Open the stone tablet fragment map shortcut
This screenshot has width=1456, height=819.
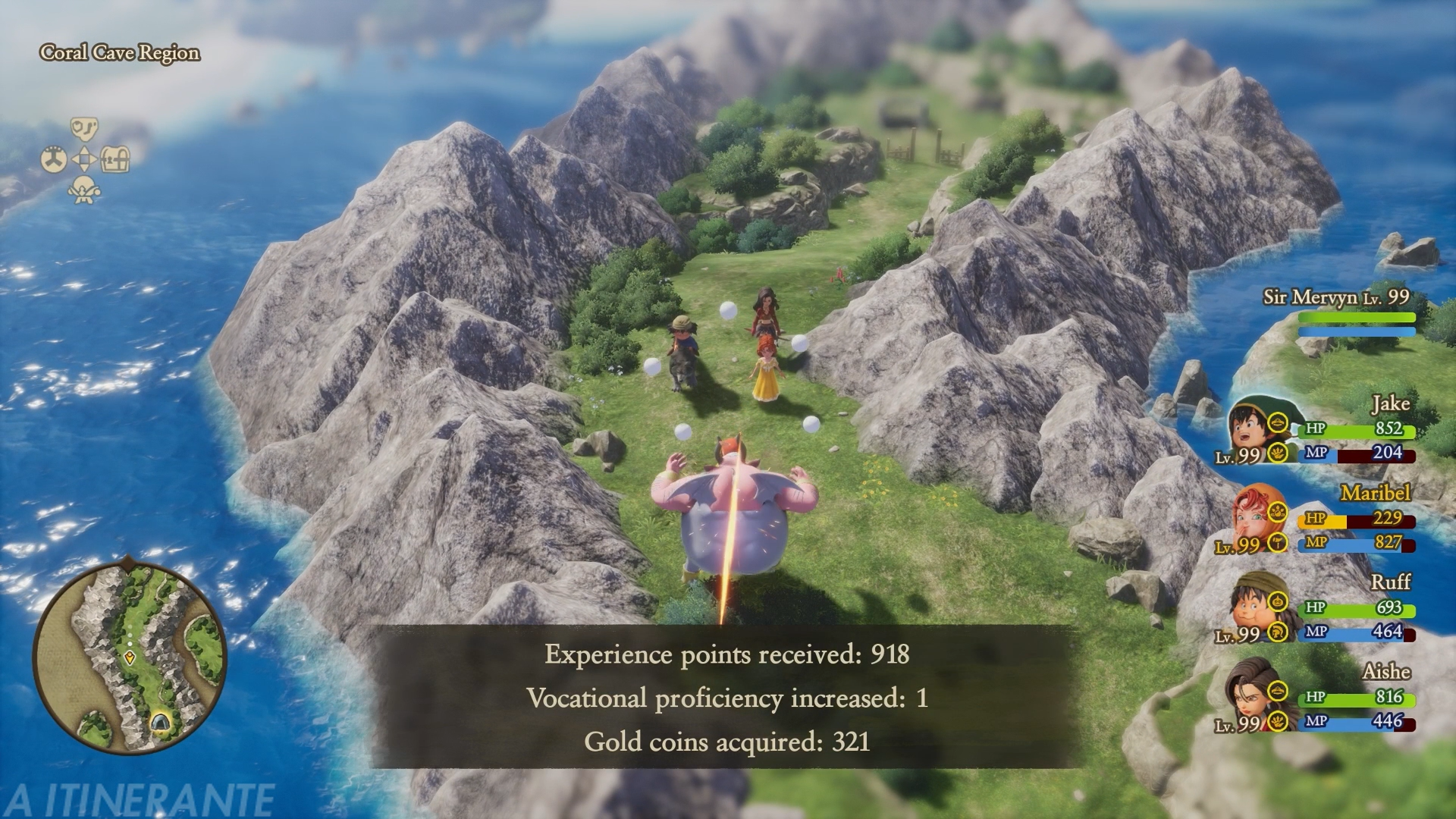pos(84,128)
